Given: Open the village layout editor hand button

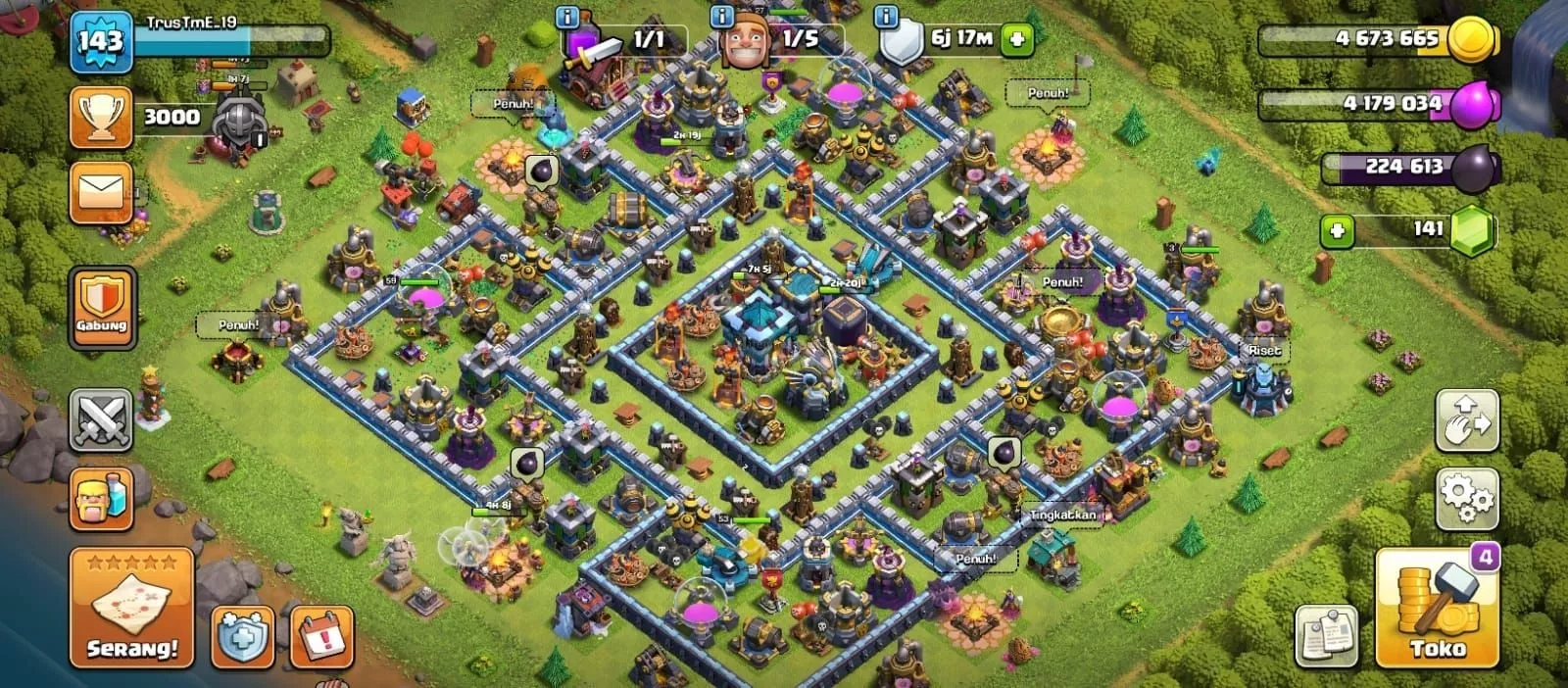Looking at the screenshot, I should (1466, 420).
